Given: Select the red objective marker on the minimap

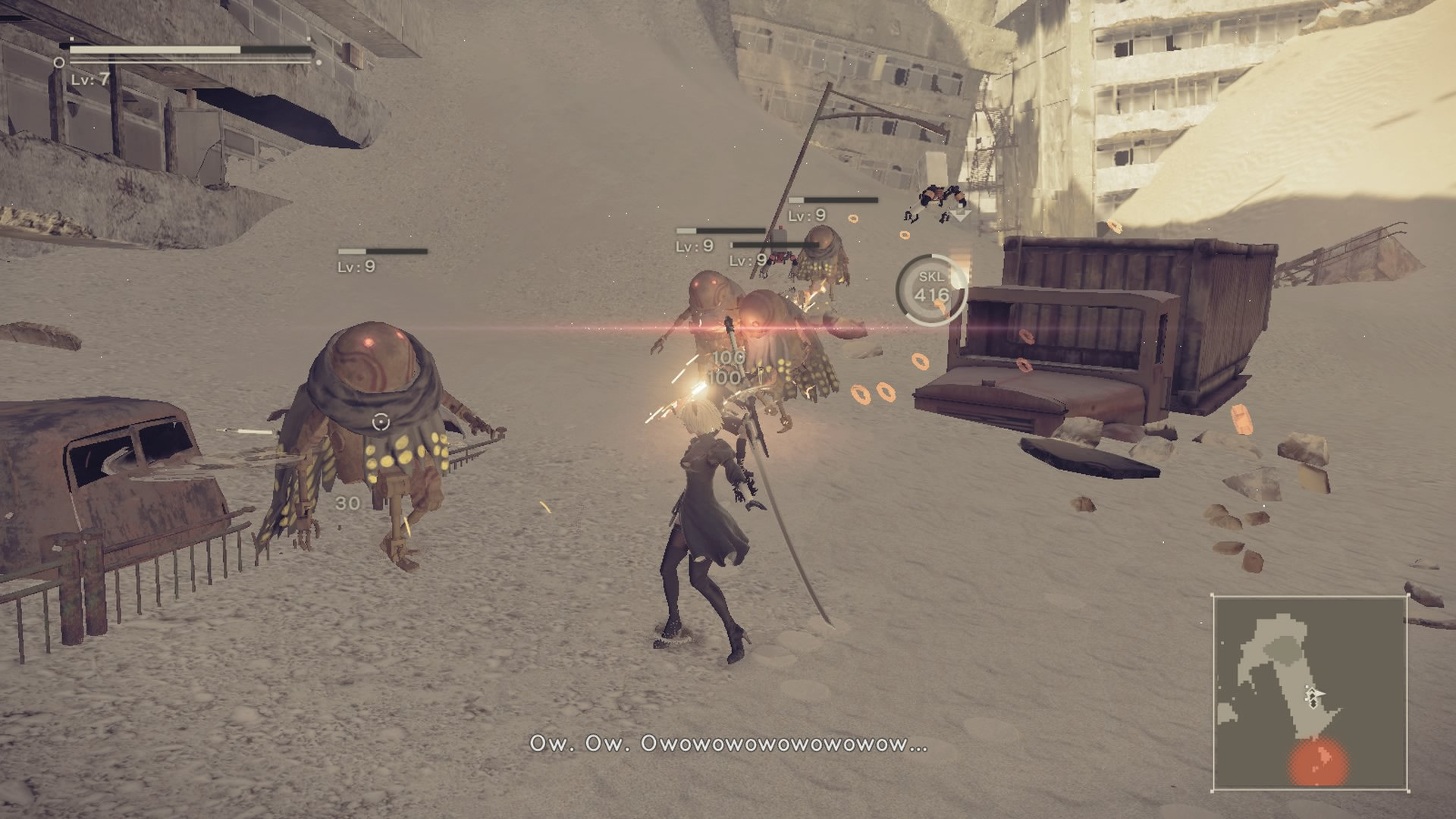Looking at the screenshot, I should [x=1318, y=763].
